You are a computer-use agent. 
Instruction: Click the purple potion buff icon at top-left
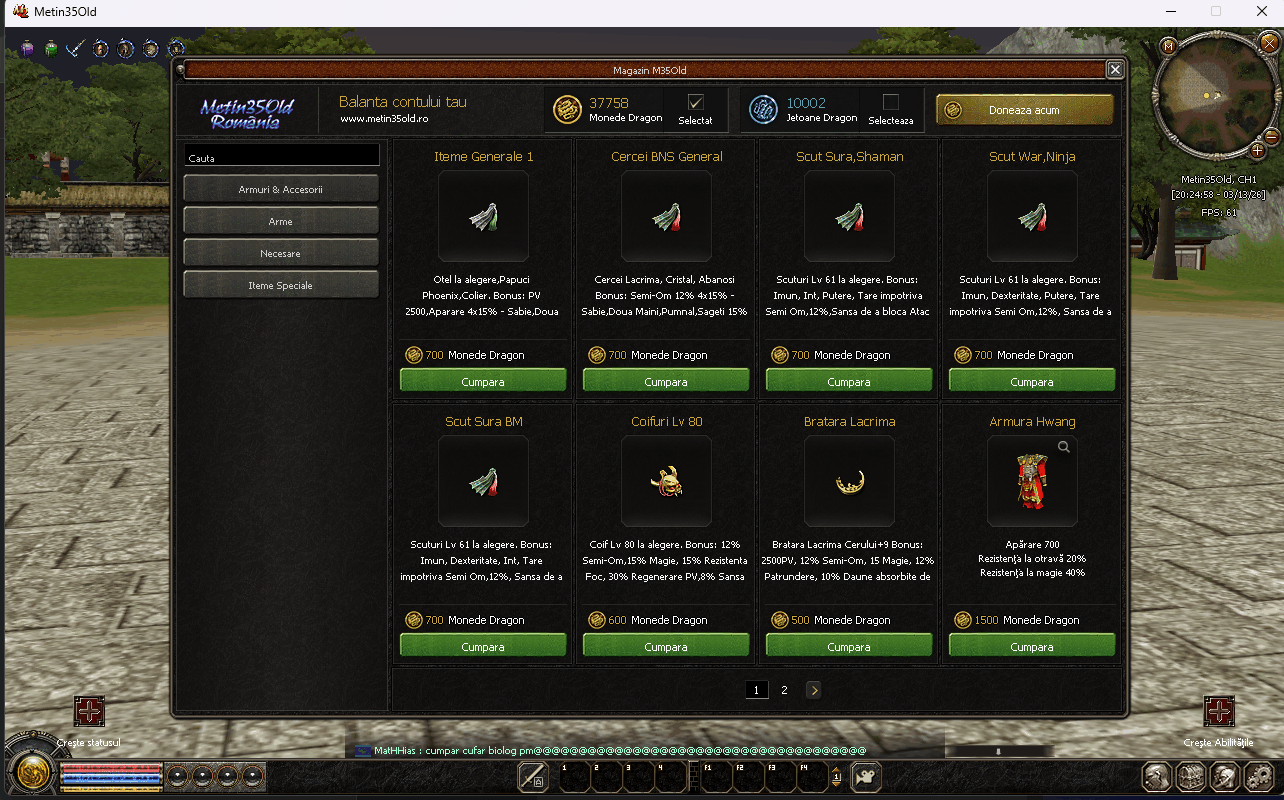27,47
